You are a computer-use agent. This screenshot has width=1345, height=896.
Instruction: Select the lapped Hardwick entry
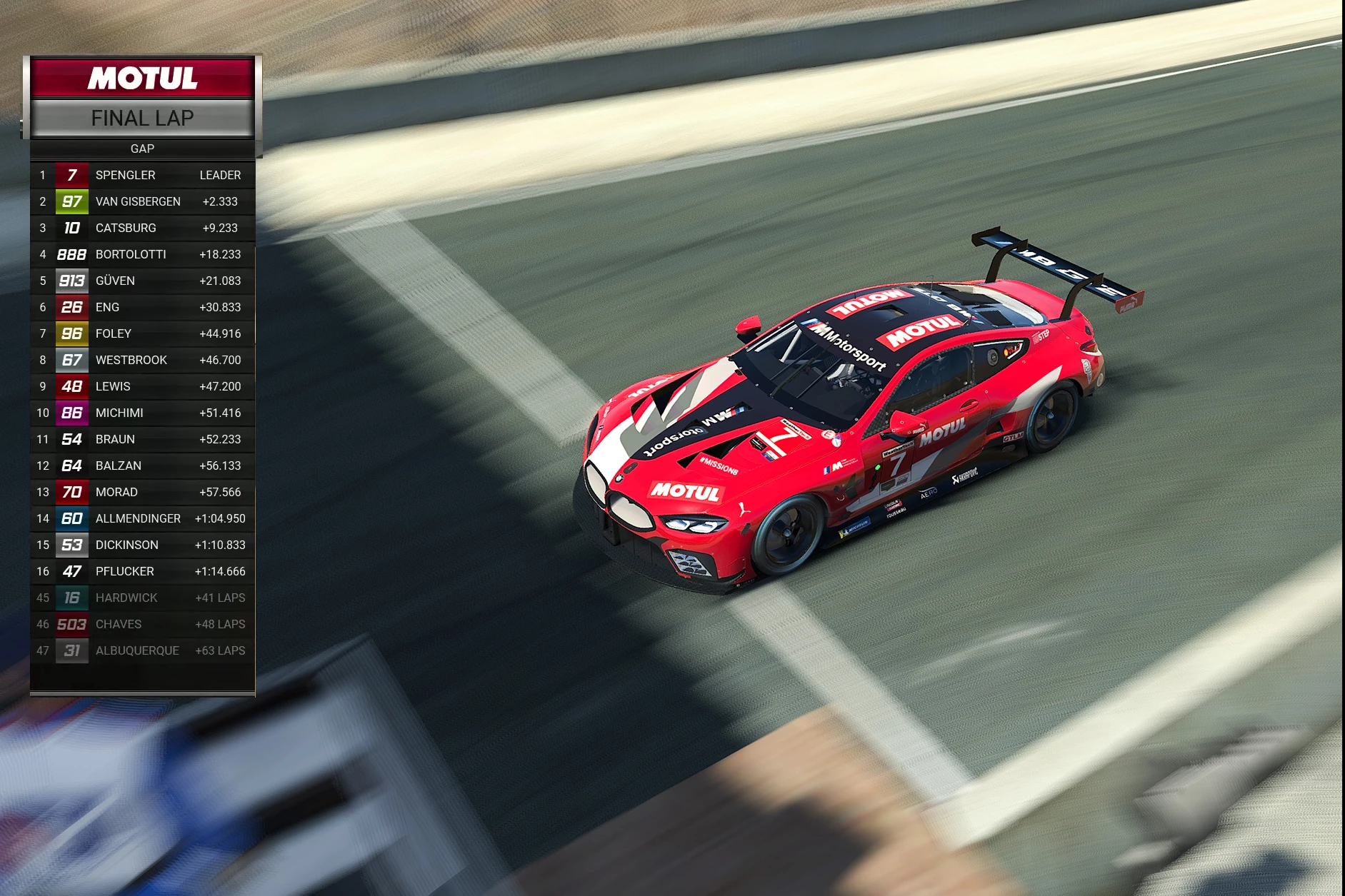click(x=142, y=598)
